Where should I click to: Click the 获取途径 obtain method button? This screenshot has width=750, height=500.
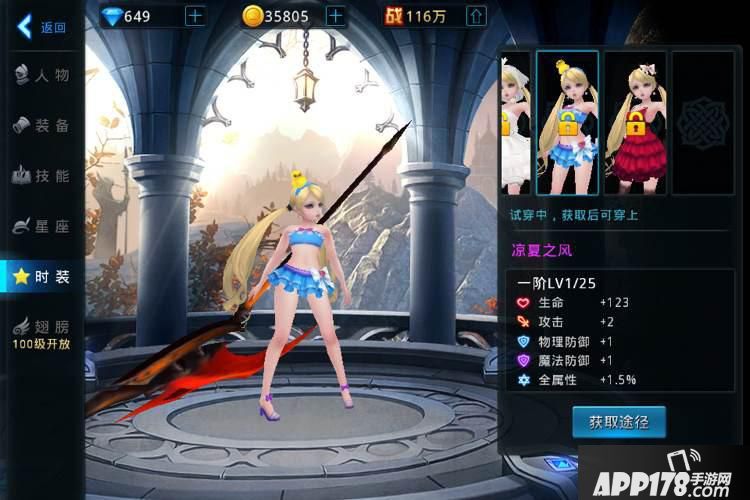(618, 421)
